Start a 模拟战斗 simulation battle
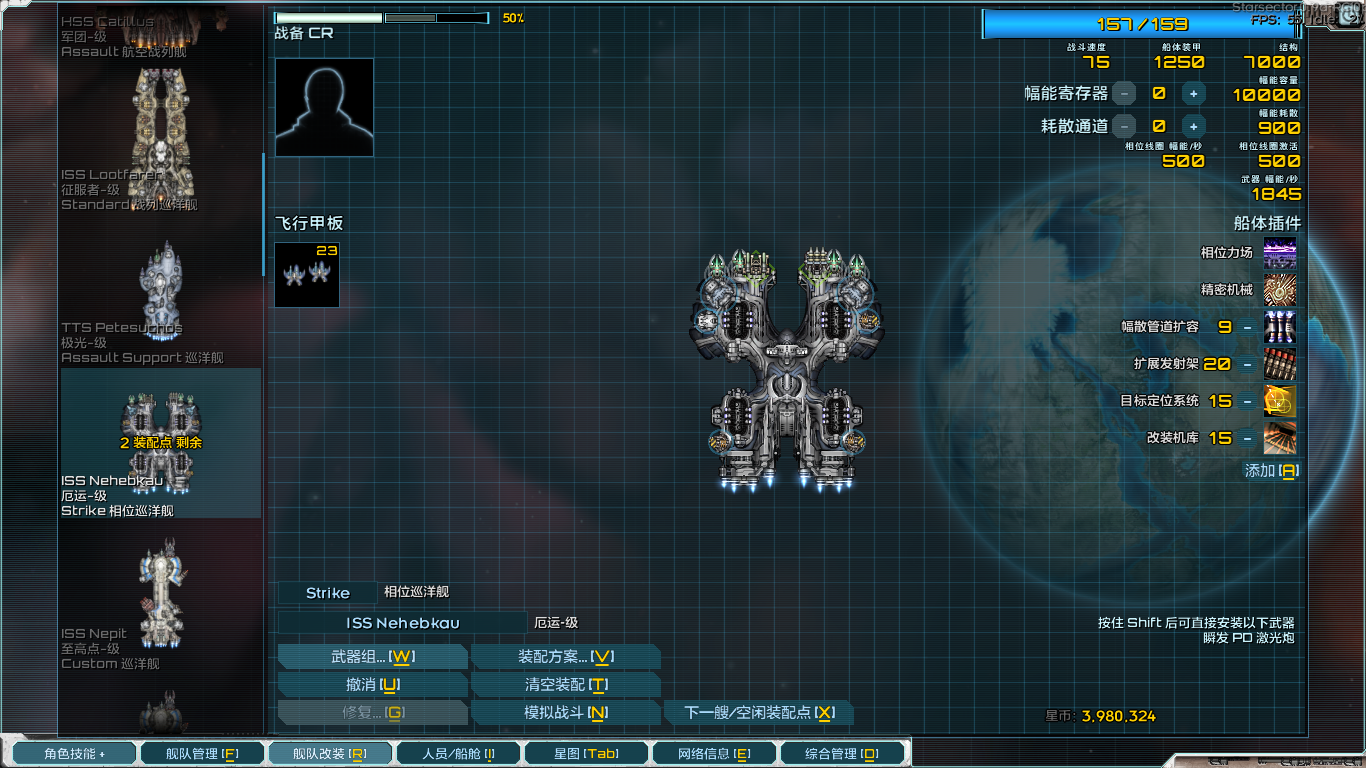Image resolution: width=1366 pixels, height=768 pixels. click(x=565, y=713)
